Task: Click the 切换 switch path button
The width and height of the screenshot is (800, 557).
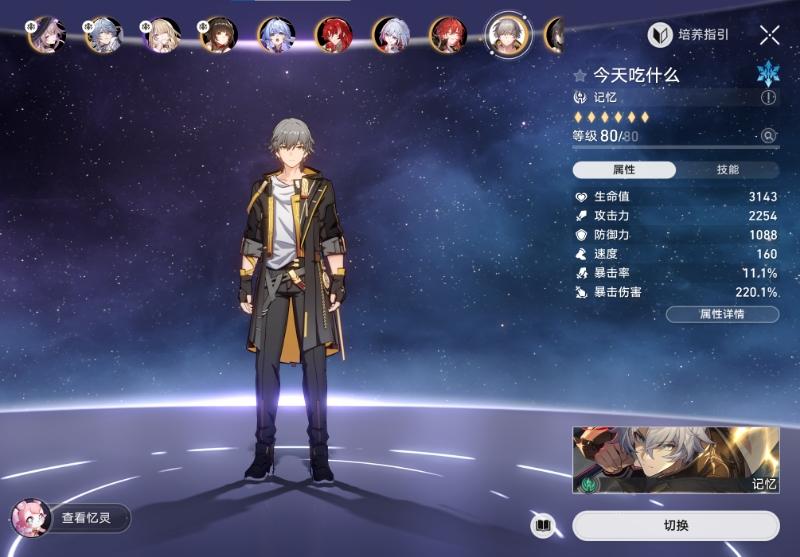Action: [x=676, y=525]
